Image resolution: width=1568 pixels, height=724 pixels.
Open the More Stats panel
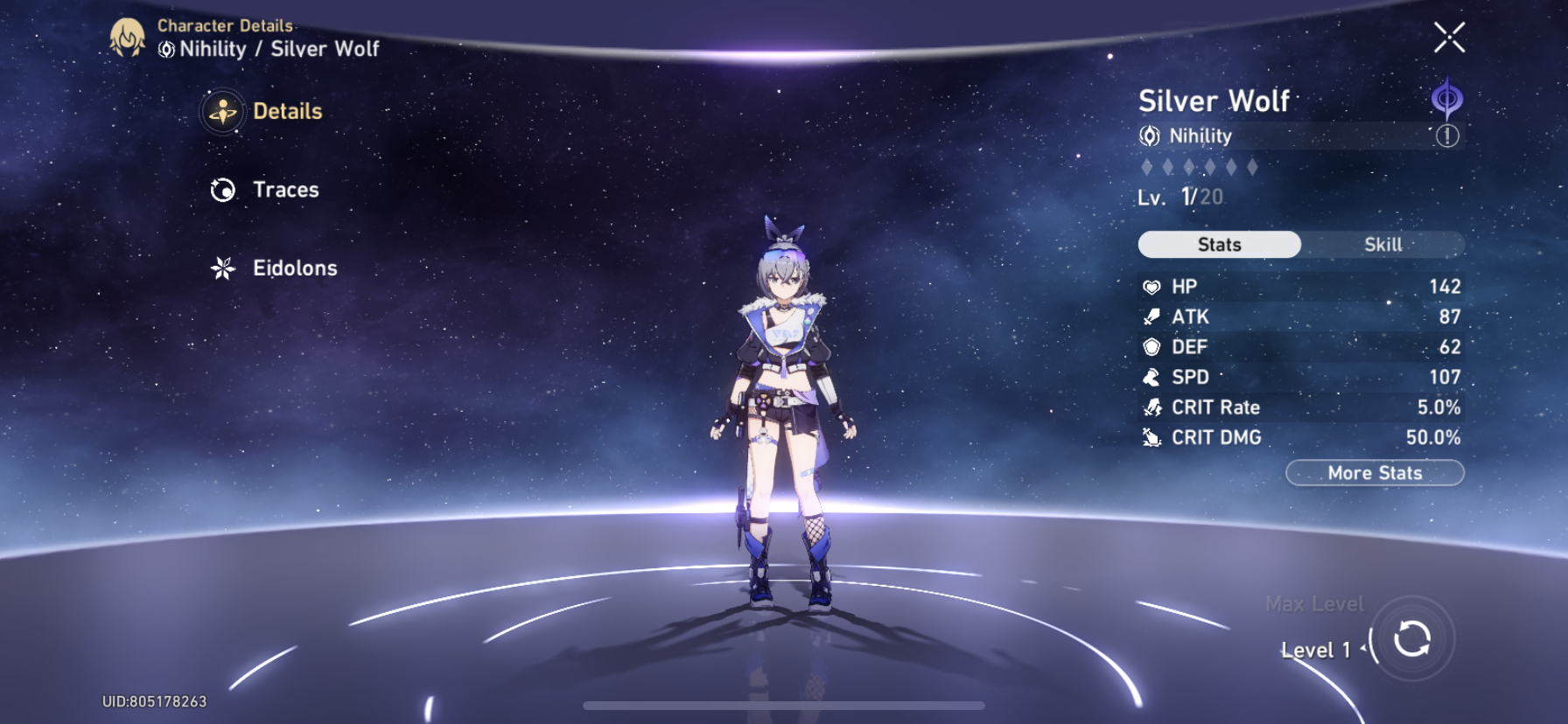1374,473
